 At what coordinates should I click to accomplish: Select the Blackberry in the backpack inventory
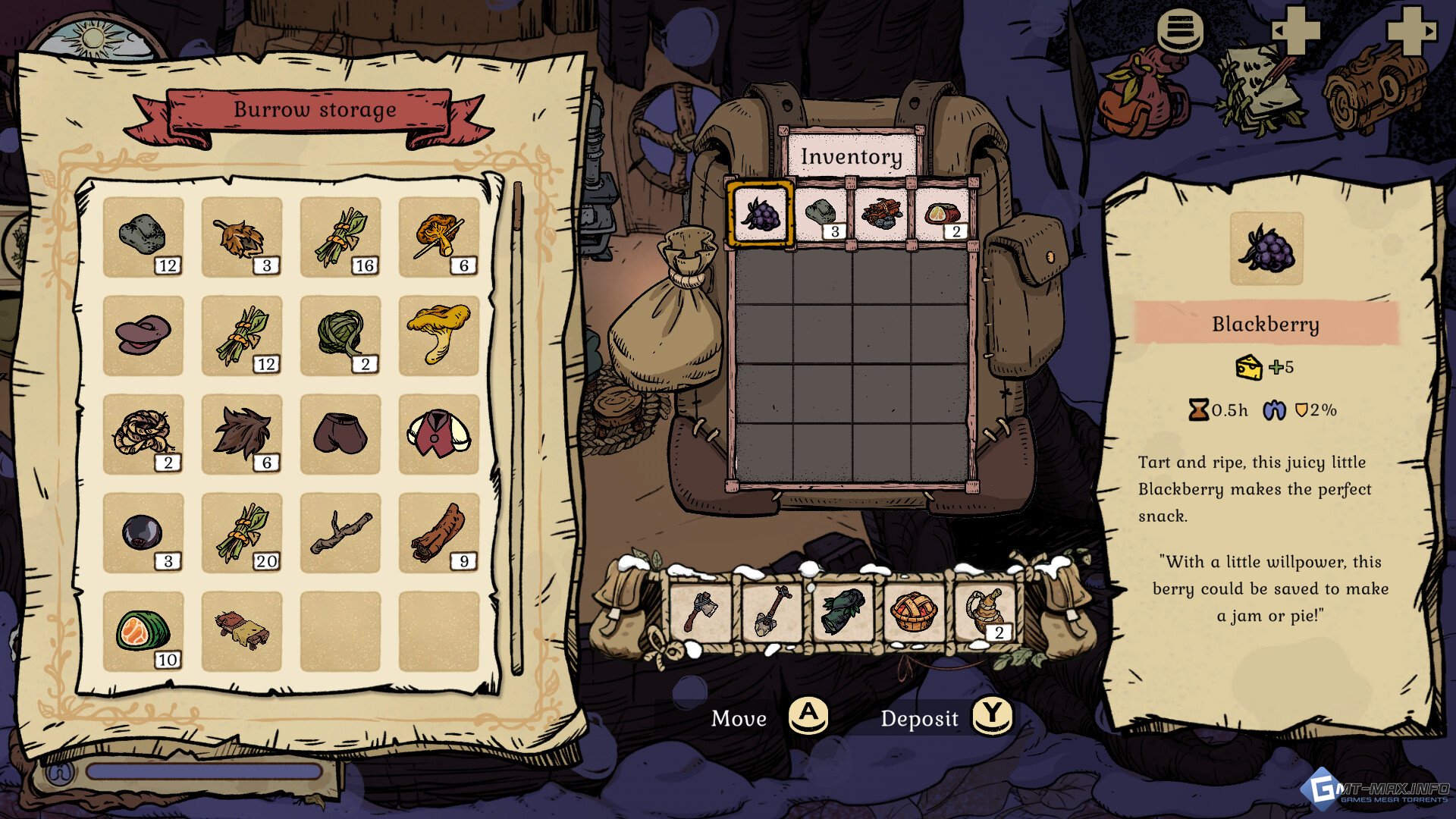tap(761, 214)
